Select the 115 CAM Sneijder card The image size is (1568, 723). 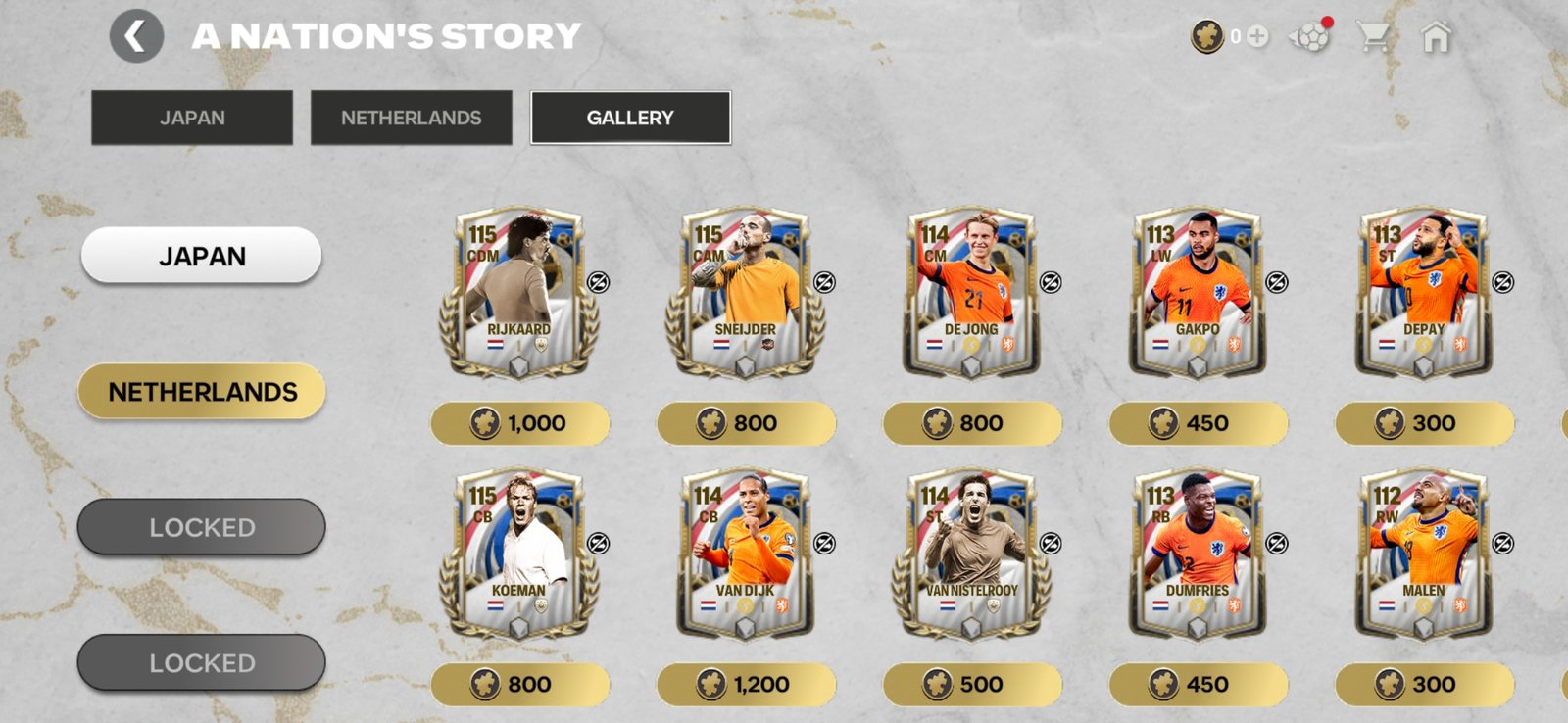[745, 292]
